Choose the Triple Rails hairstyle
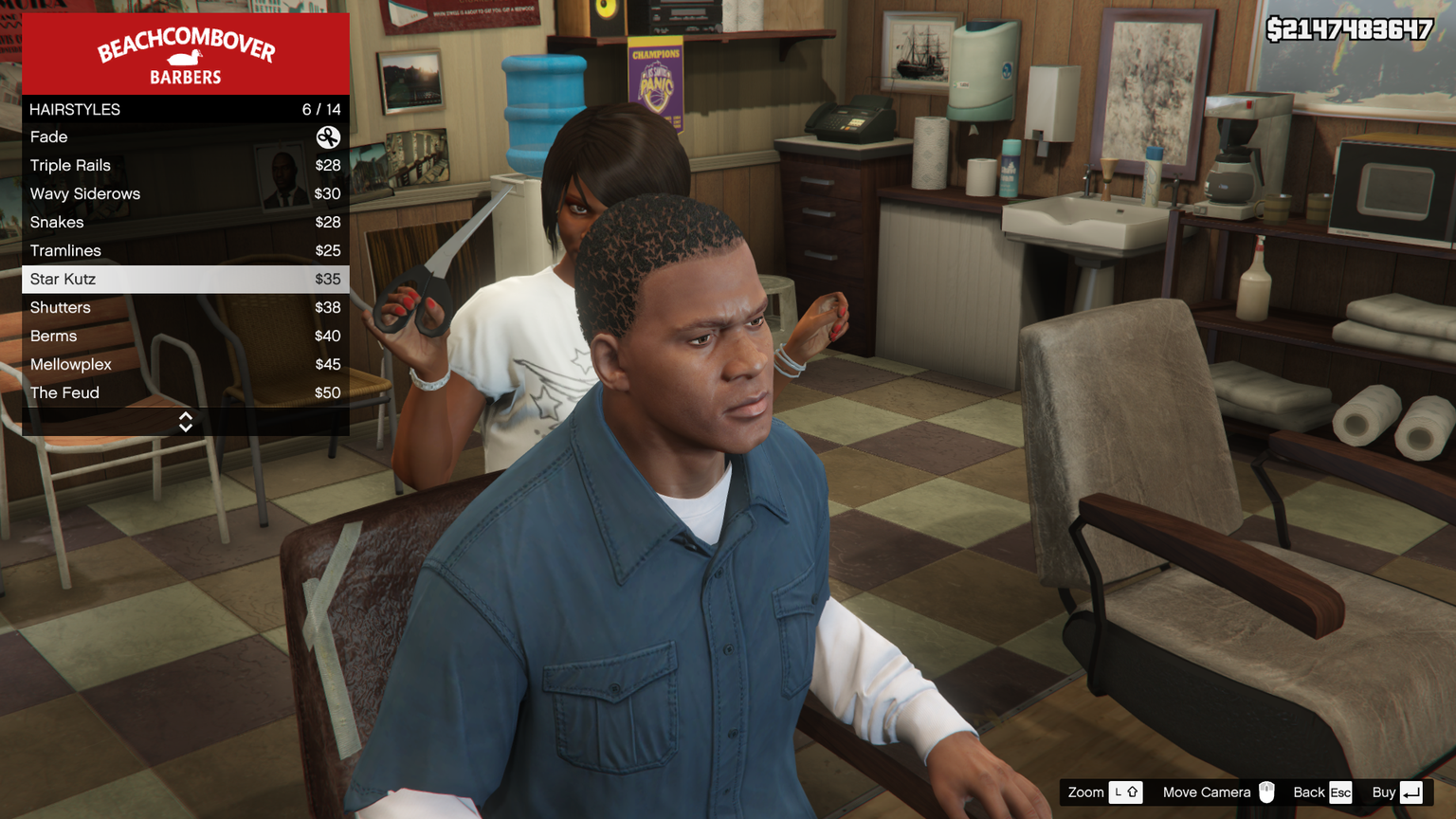 185,166
